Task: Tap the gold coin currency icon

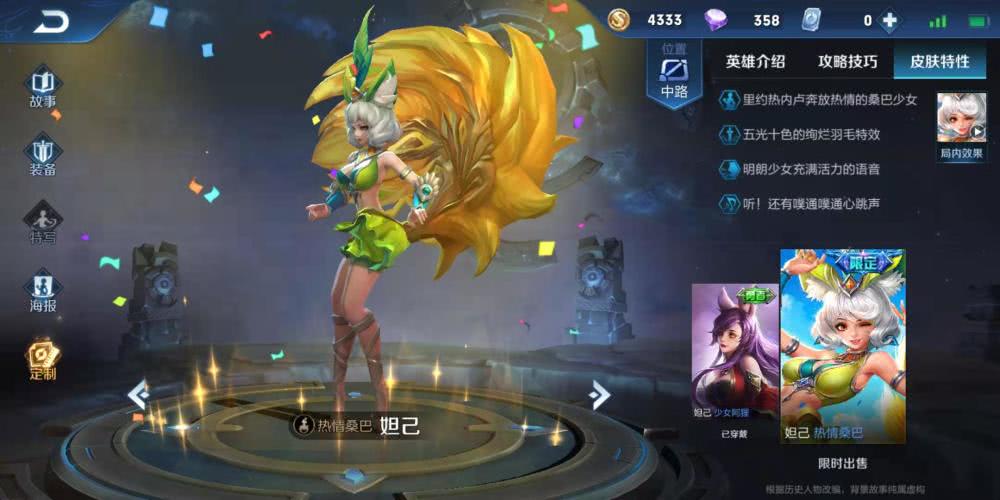Action: [x=619, y=20]
